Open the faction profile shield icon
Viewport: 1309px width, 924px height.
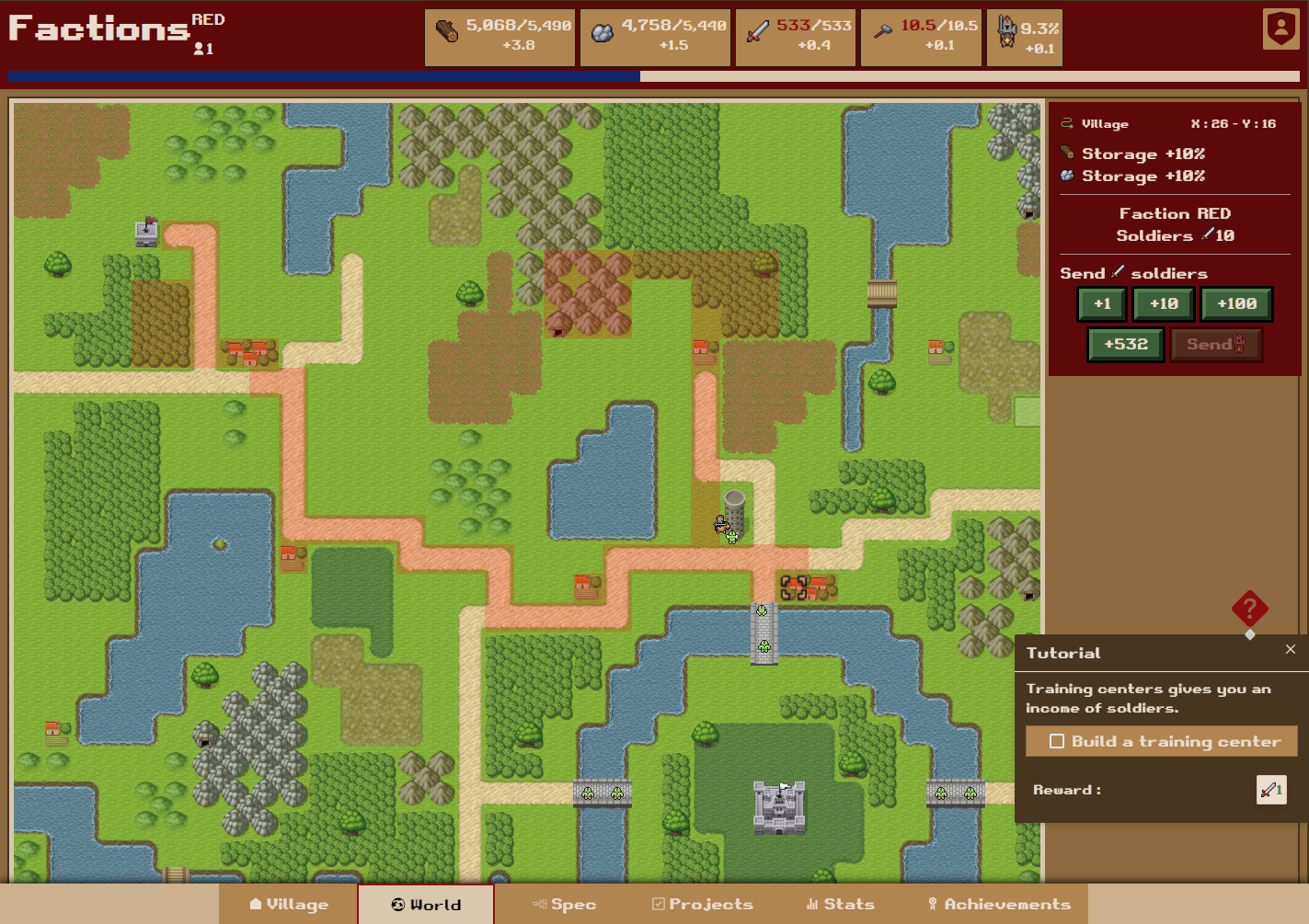(x=1280, y=29)
